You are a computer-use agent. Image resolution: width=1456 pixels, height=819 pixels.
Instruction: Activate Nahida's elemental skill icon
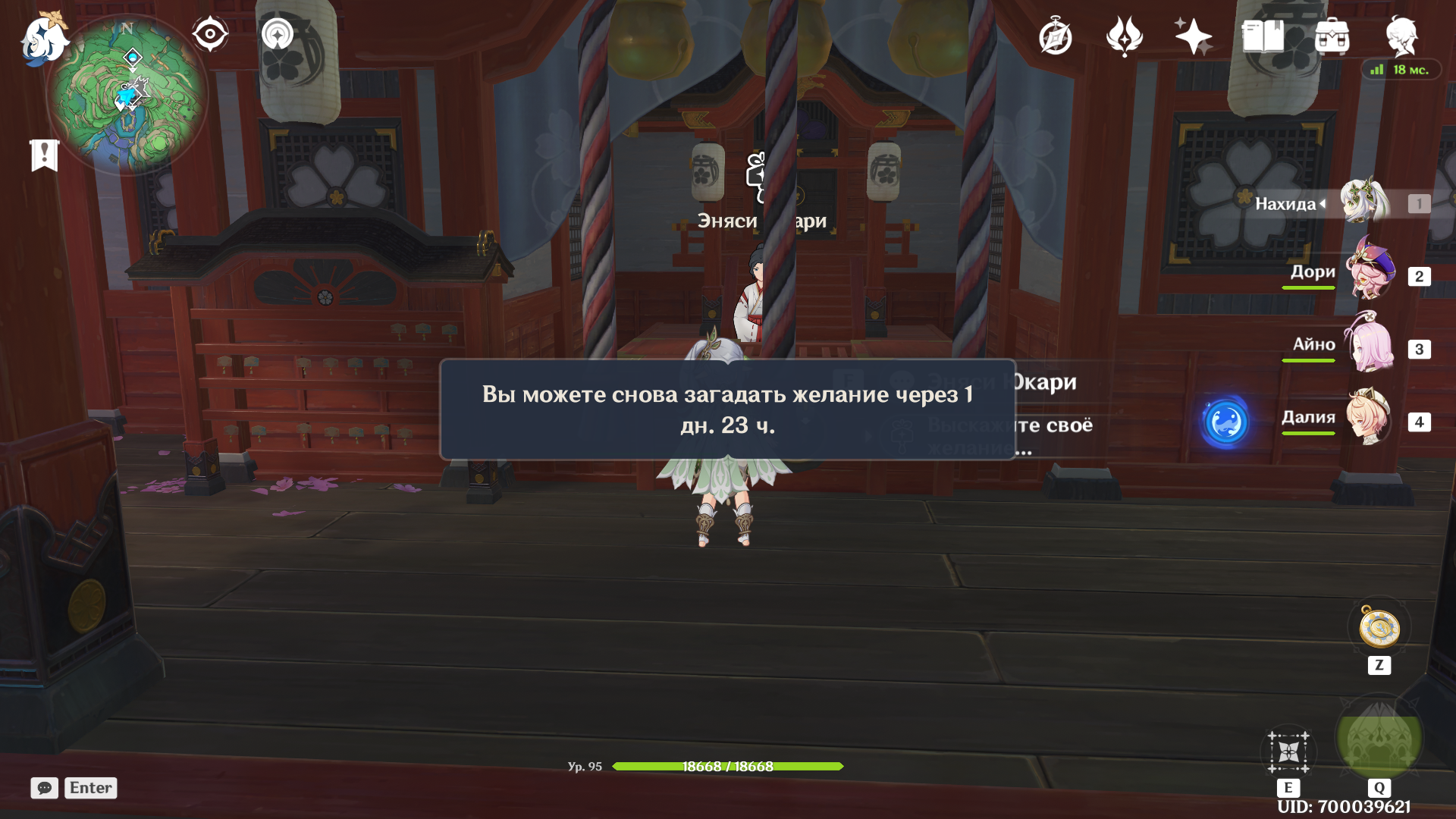pyautogui.click(x=1288, y=752)
